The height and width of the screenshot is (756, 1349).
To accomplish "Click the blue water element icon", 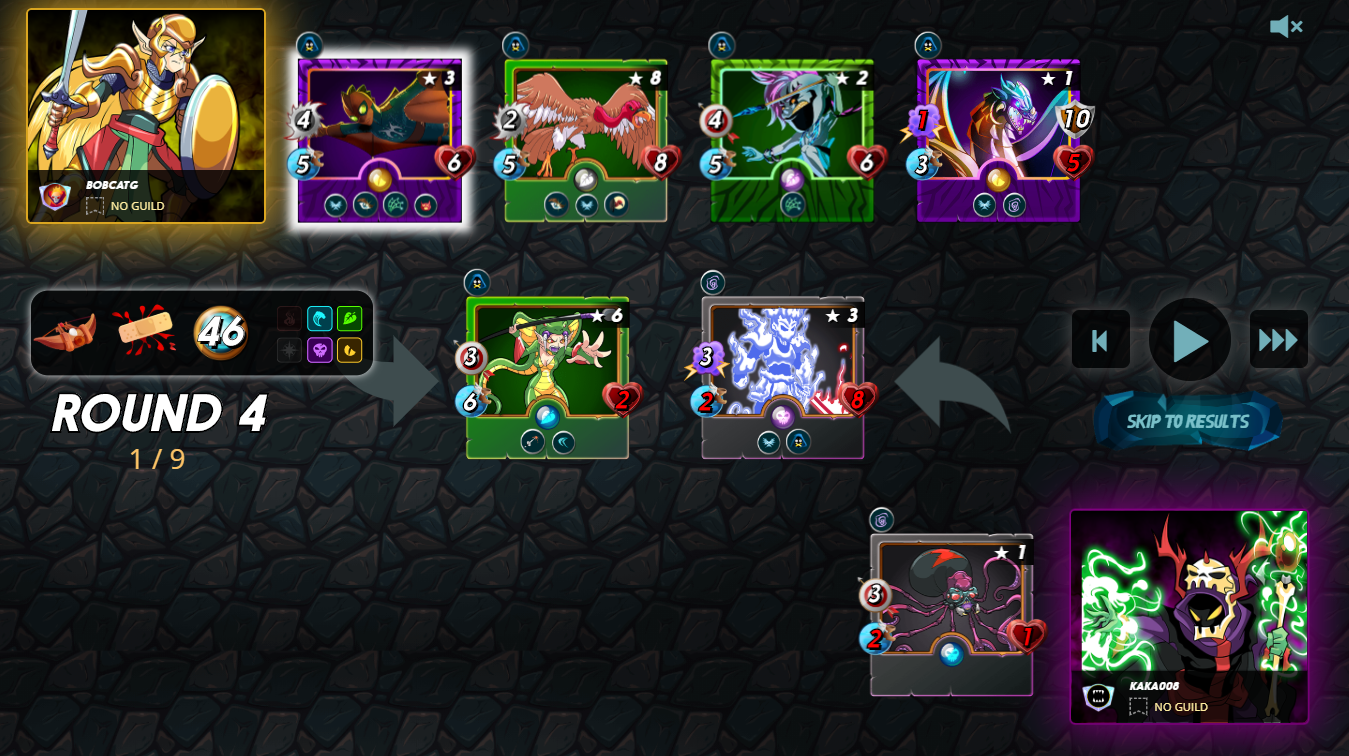I will [x=319, y=319].
